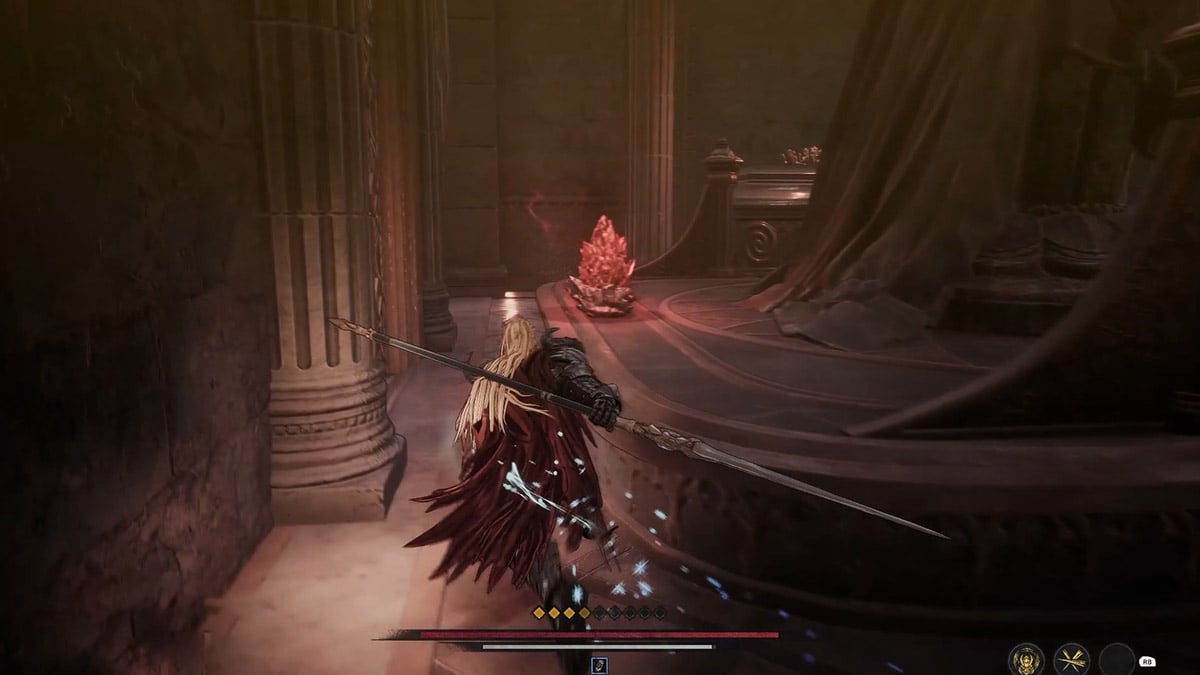The image size is (1200, 675).
Task: Select the small square status icon below the bars
Action: tap(599, 662)
